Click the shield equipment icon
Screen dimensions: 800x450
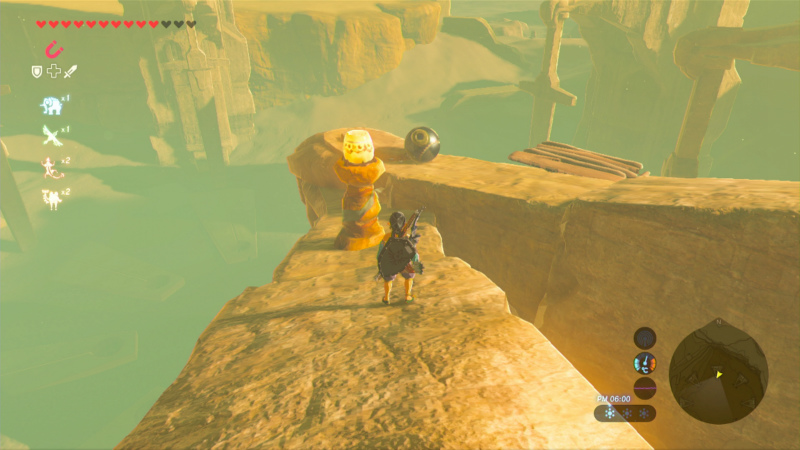37,71
